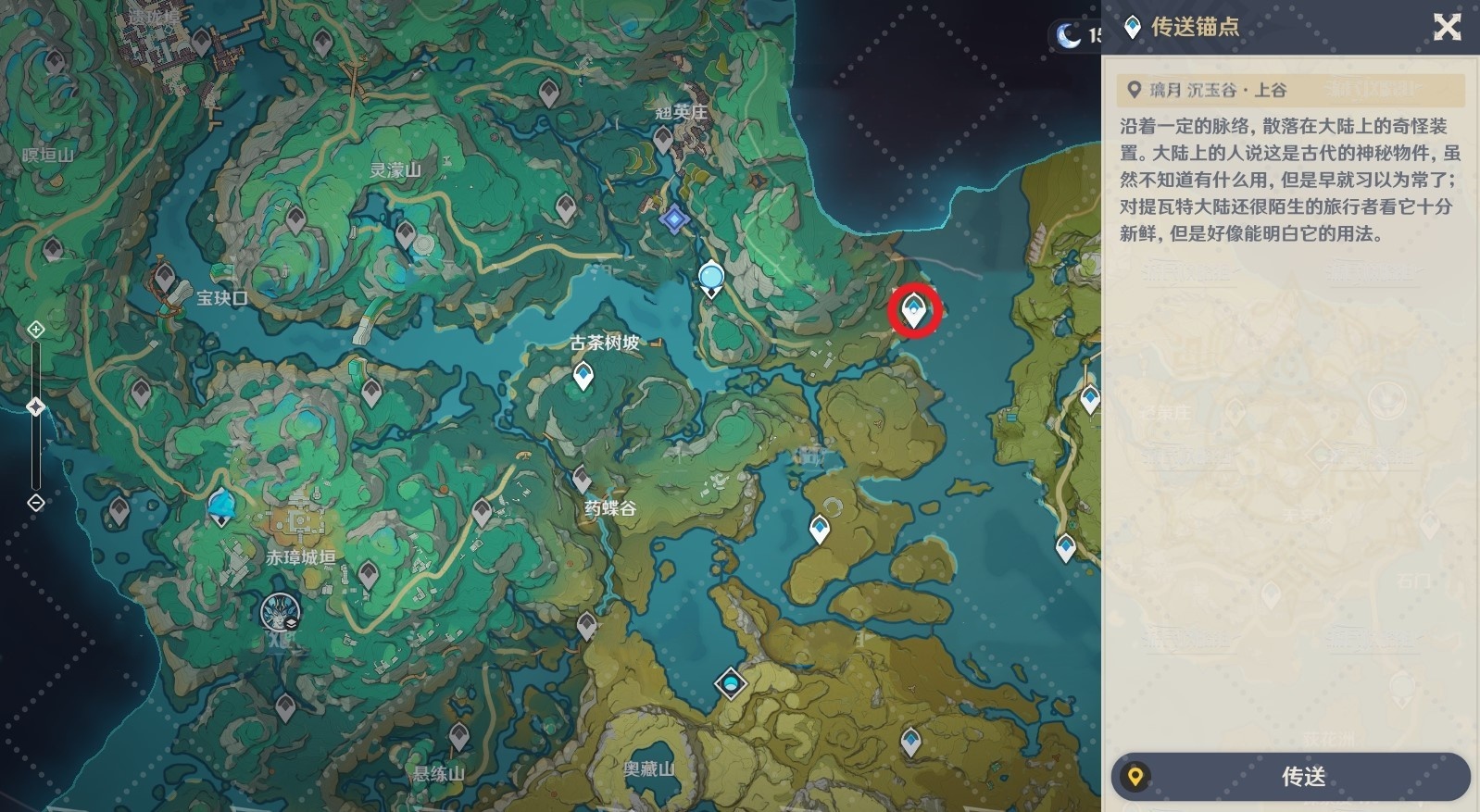Select the locked waypoint beside 宝玦口

(x=165, y=276)
